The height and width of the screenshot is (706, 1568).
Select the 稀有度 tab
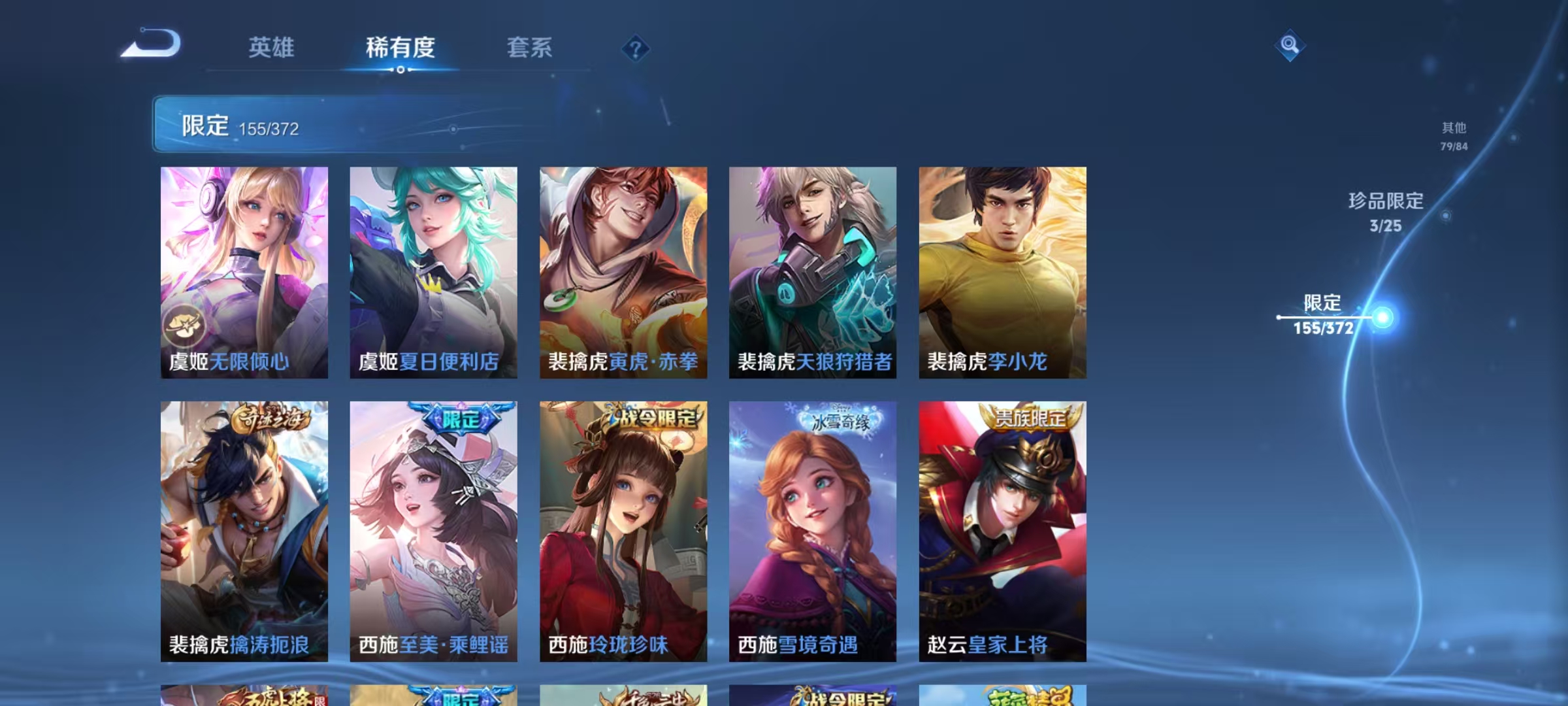tap(400, 48)
